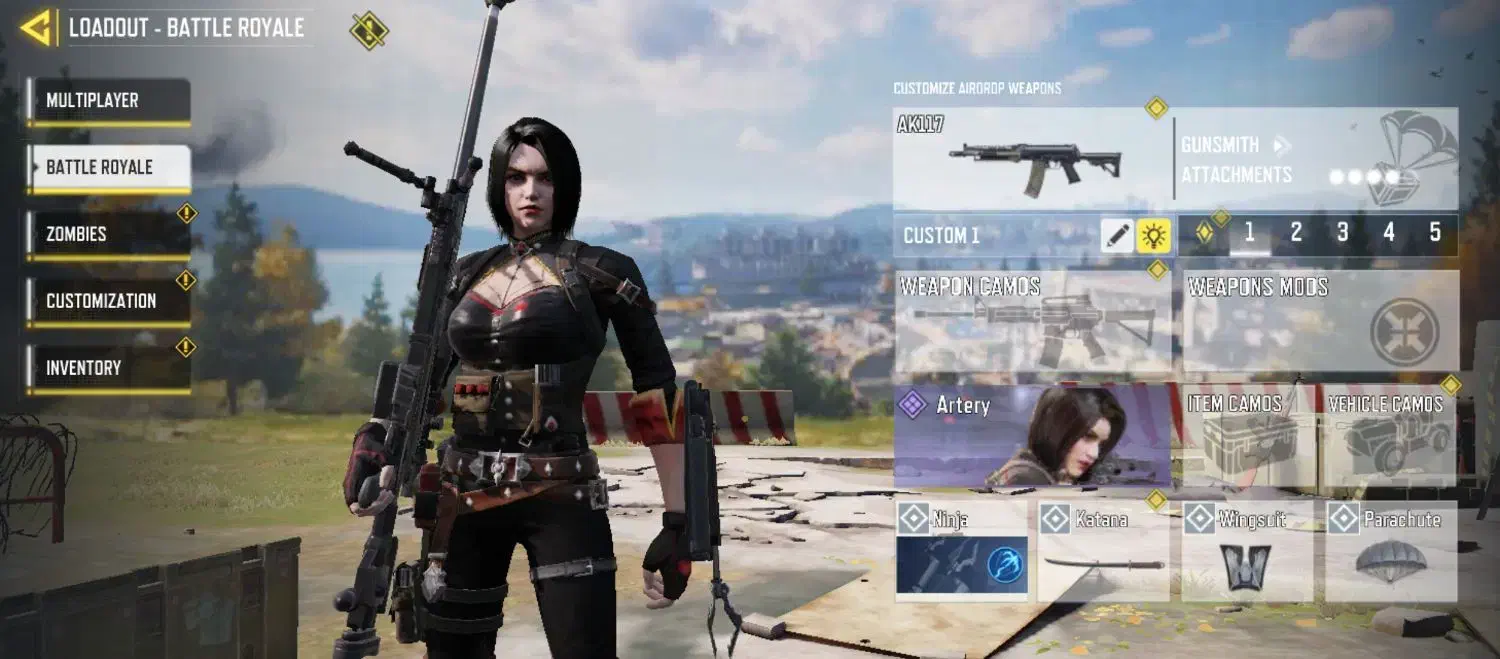The height and width of the screenshot is (659, 1500).
Task: Choose loadout slot 3
Action: point(1342,234)
